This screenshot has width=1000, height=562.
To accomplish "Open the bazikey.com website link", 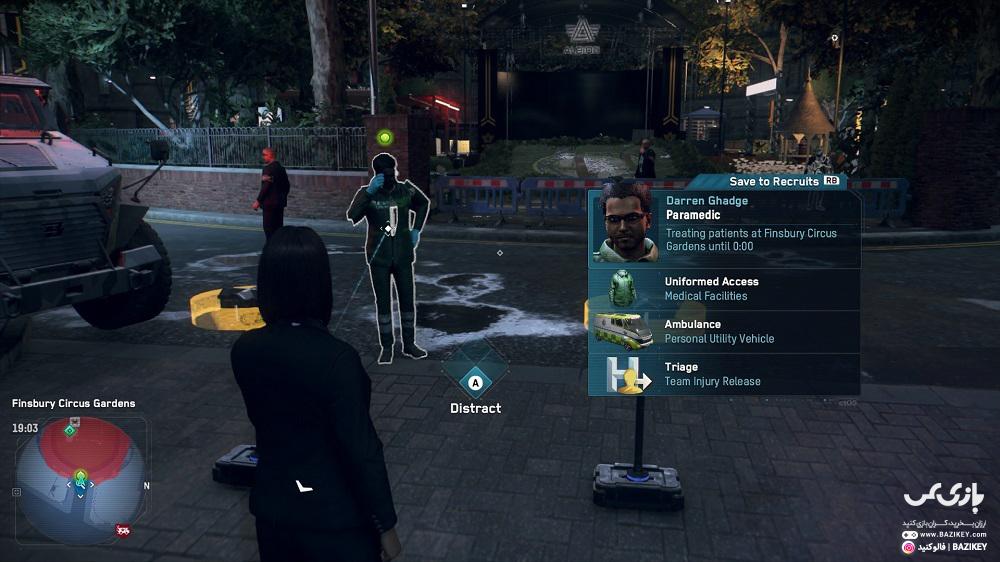I will tap(951, 535).
